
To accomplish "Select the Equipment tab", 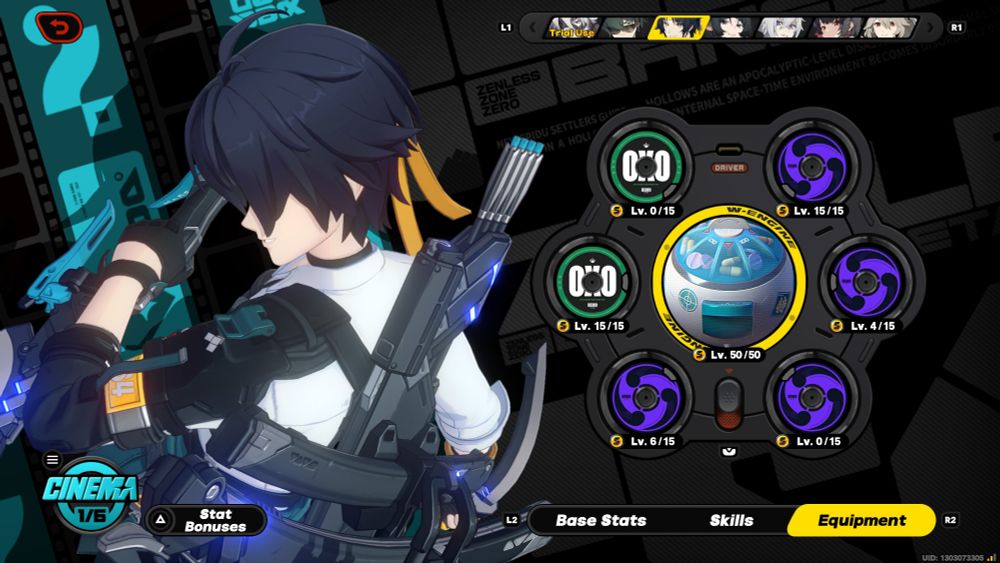I will (861, 520).
